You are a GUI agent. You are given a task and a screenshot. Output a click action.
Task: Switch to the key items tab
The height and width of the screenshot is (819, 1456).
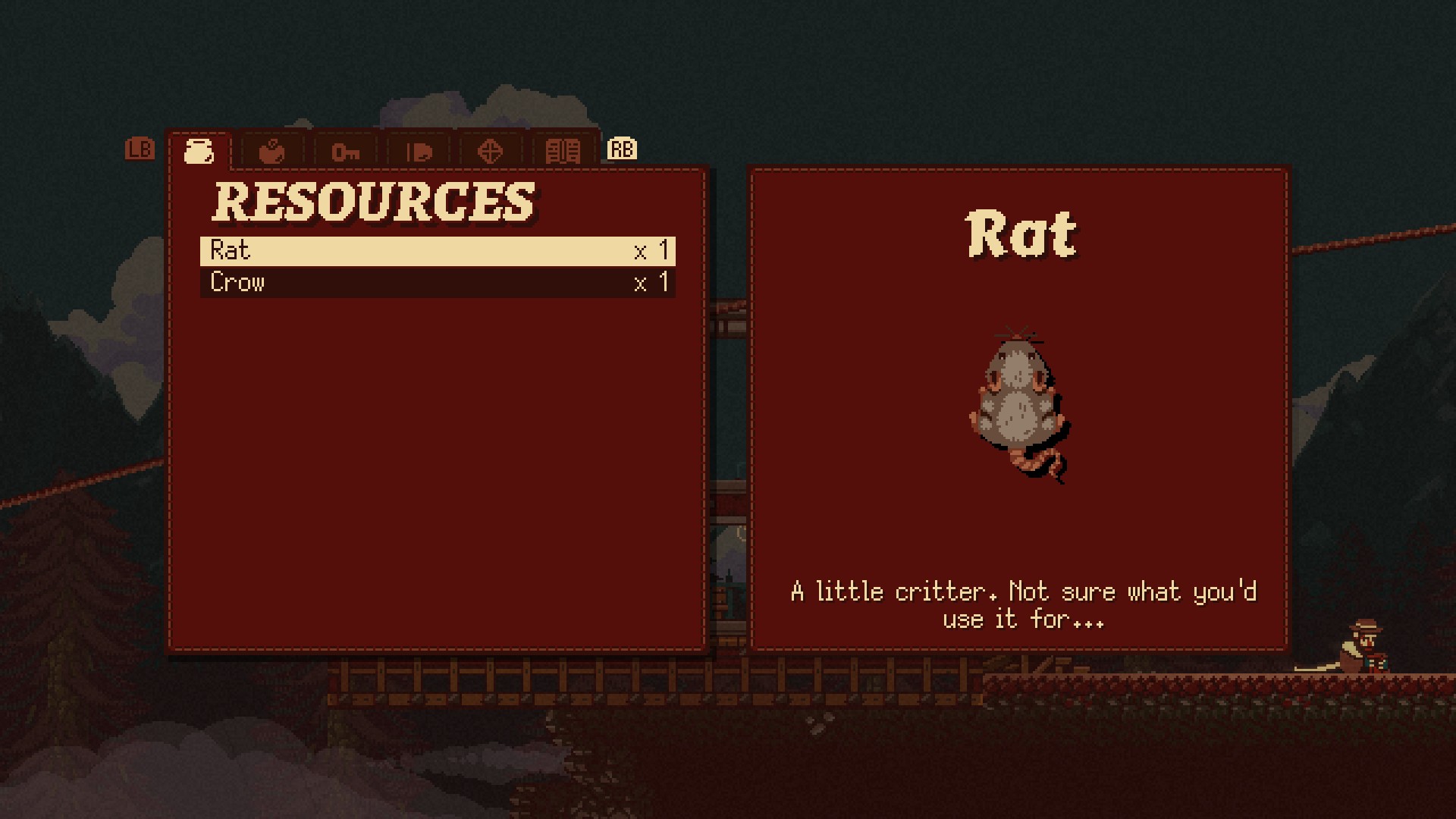pos(345,152)
